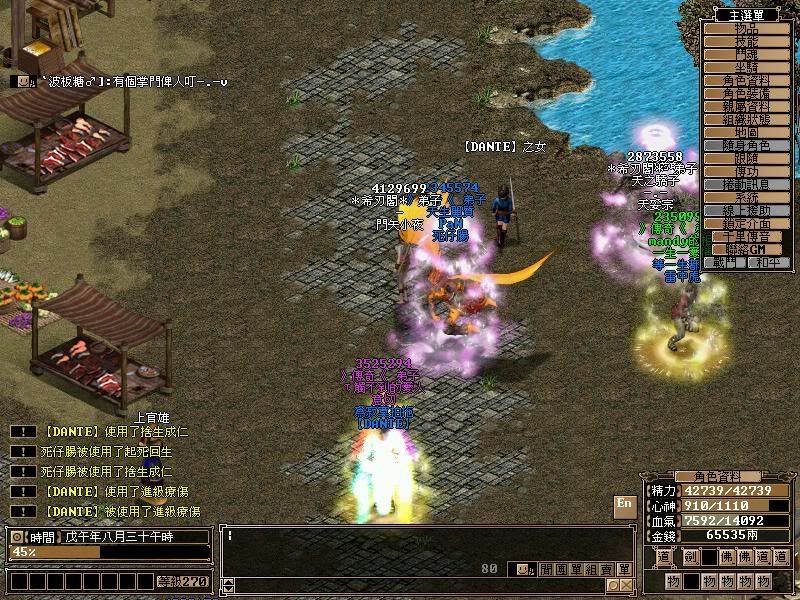The image size is (800, 600).
Task: Open 線上援助 online help
Action: click(x=746, y=210)
